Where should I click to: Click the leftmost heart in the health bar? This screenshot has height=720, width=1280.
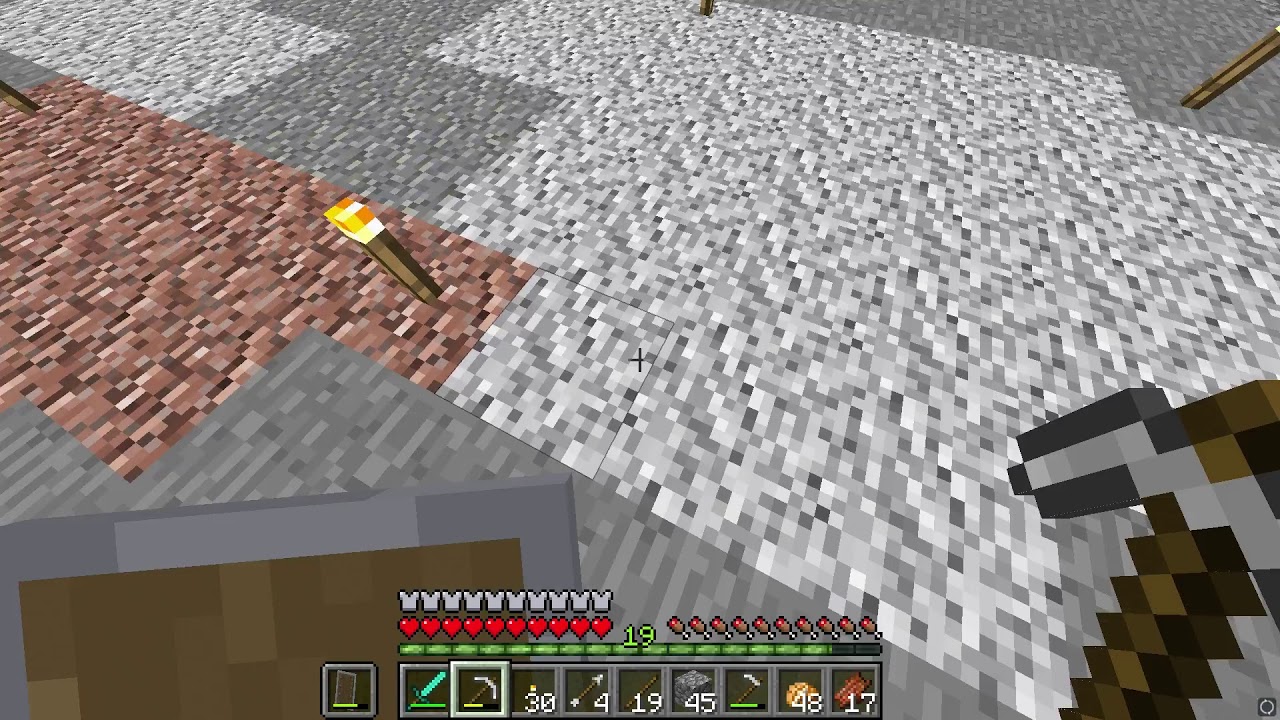coord(408,628)
